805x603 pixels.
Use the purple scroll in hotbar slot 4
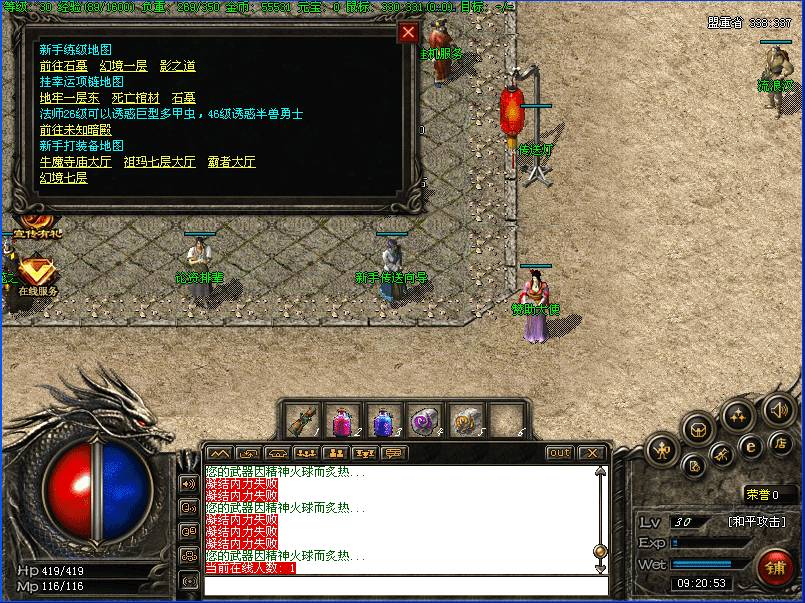(x=425, y=419)
